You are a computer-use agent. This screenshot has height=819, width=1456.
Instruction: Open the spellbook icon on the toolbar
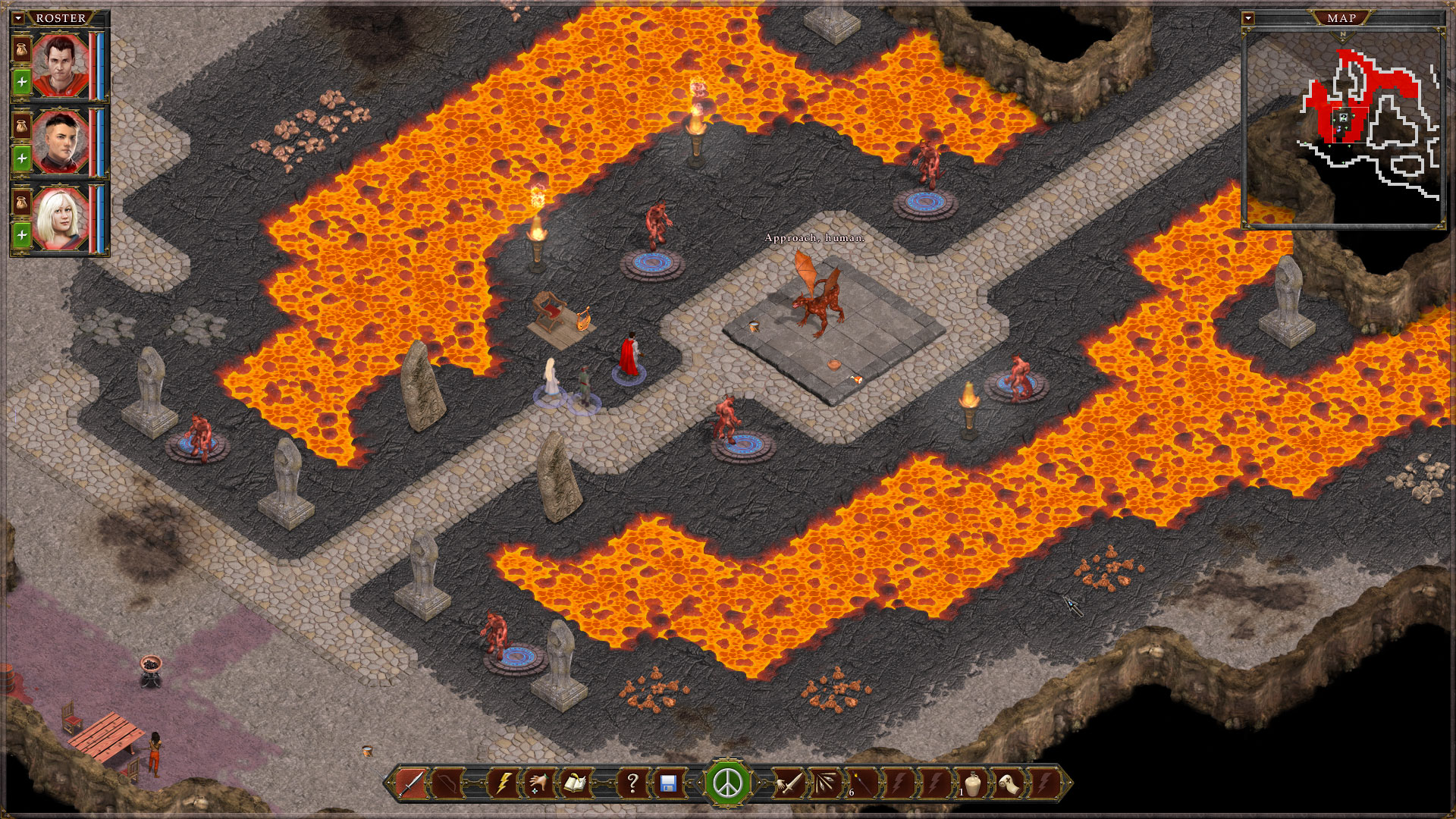578,783
